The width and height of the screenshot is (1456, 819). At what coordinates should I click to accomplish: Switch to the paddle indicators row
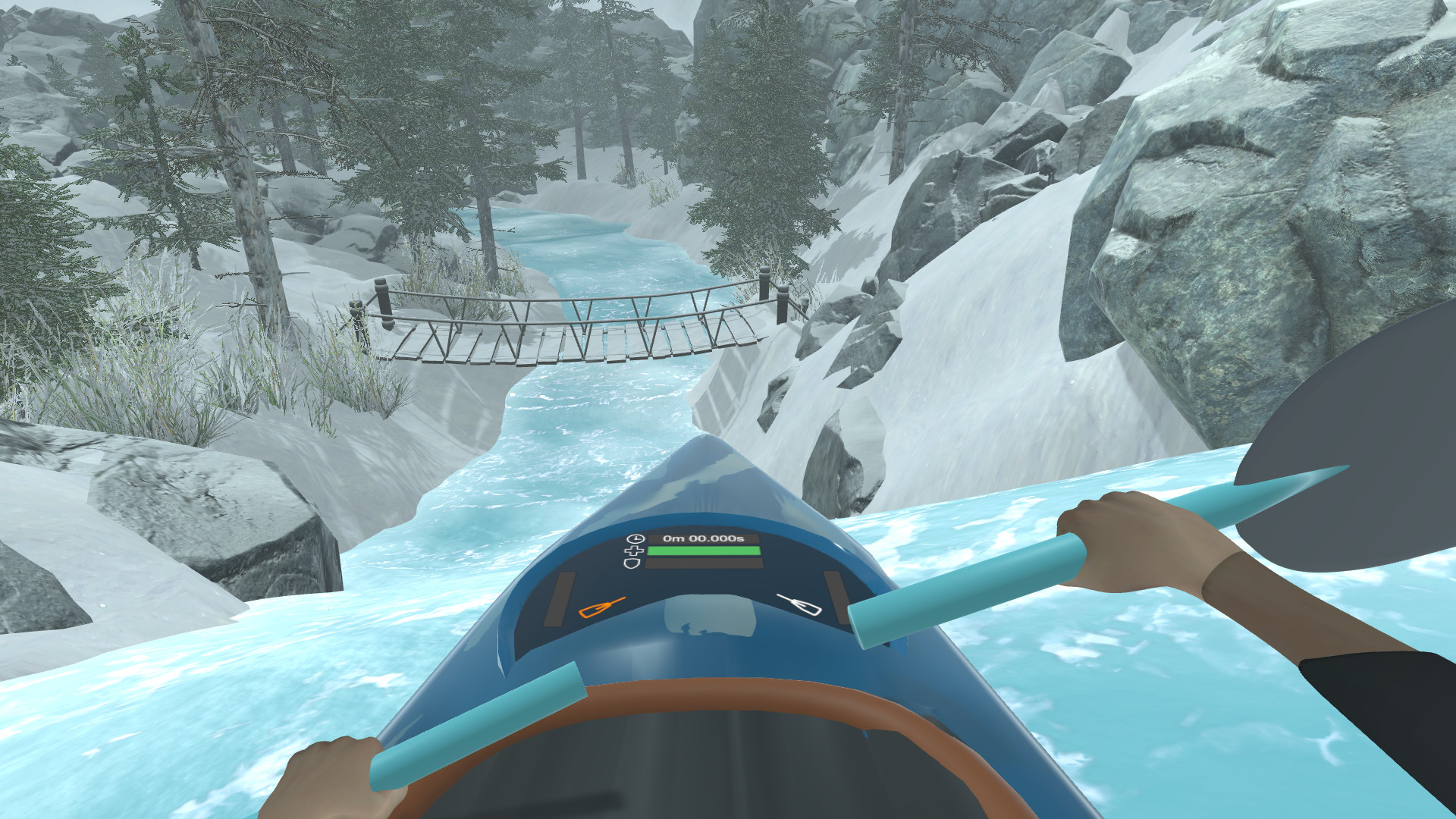tap(701, 607)
